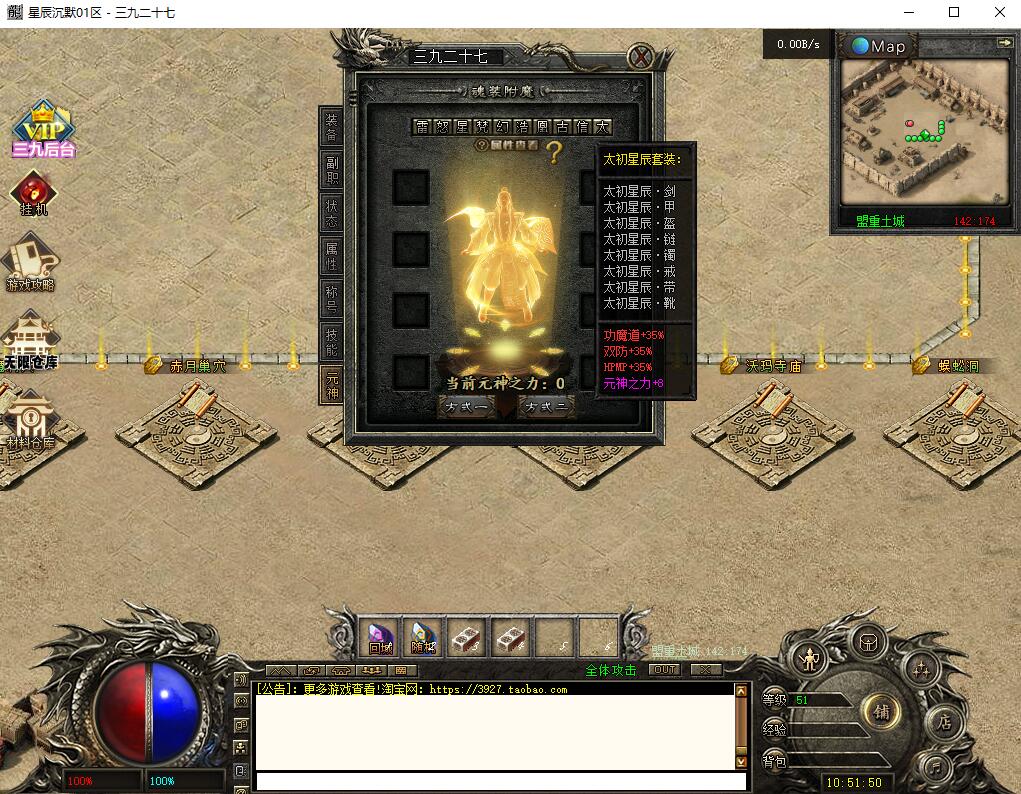Open the 副职 tab

(332, 170)
